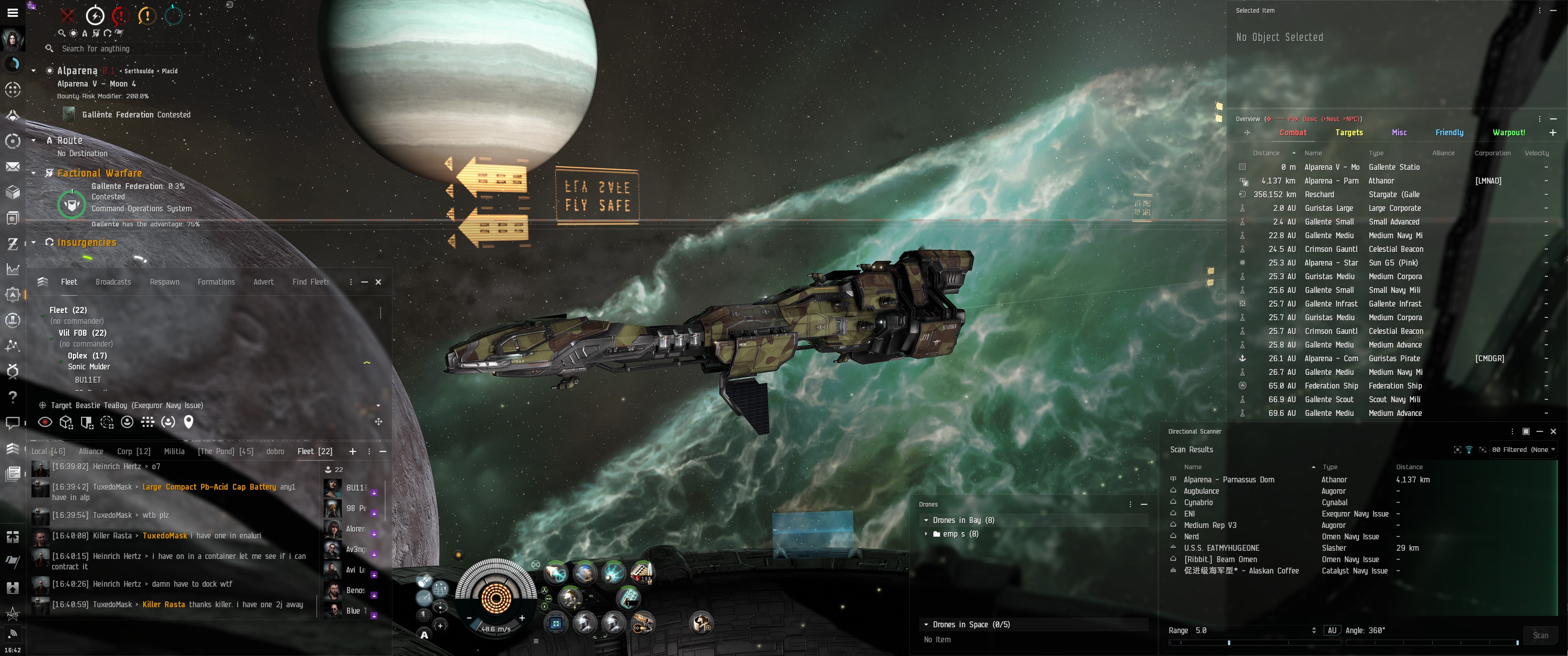Select the Athanor row in the overview
Viewport: 1568px width, 656px height.
1381,181
